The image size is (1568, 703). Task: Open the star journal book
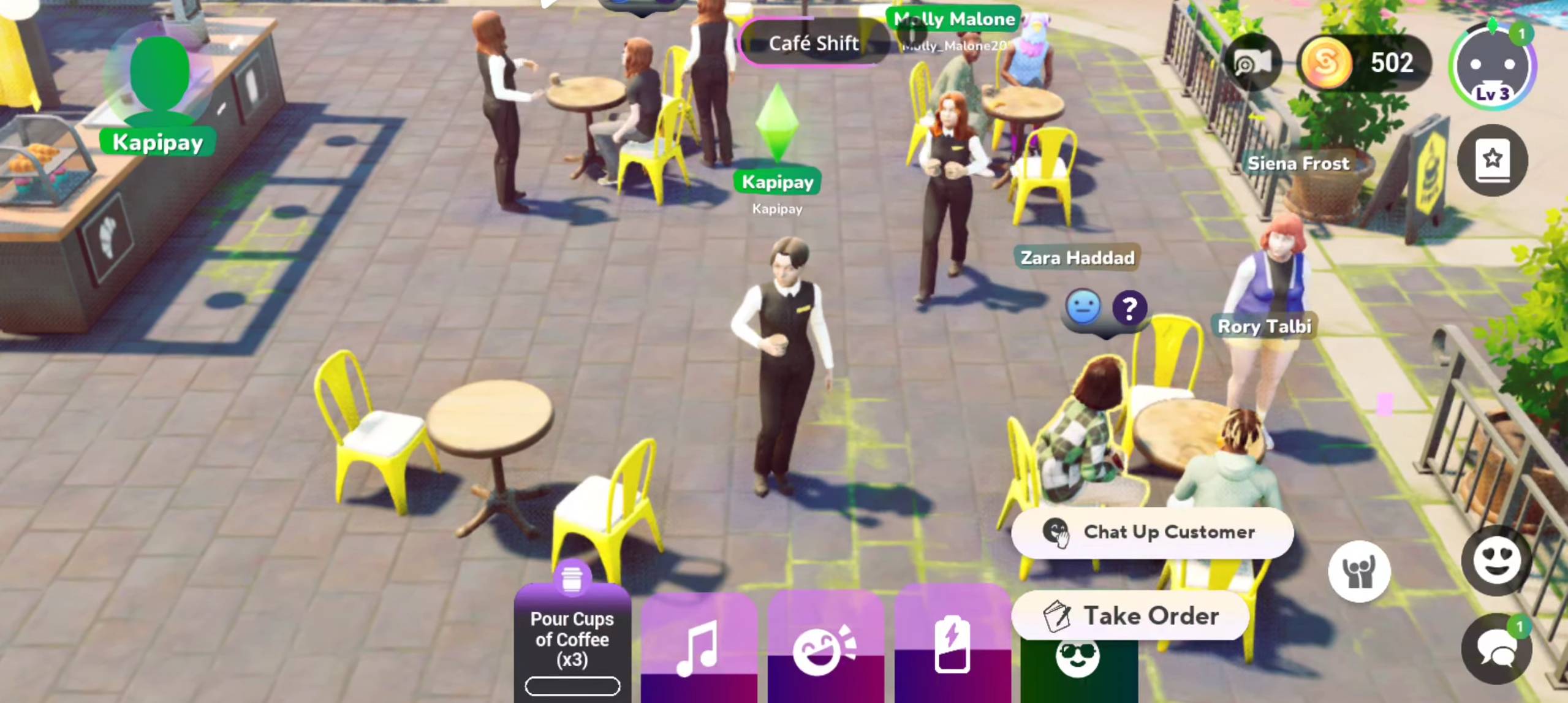coord(1492,161)
